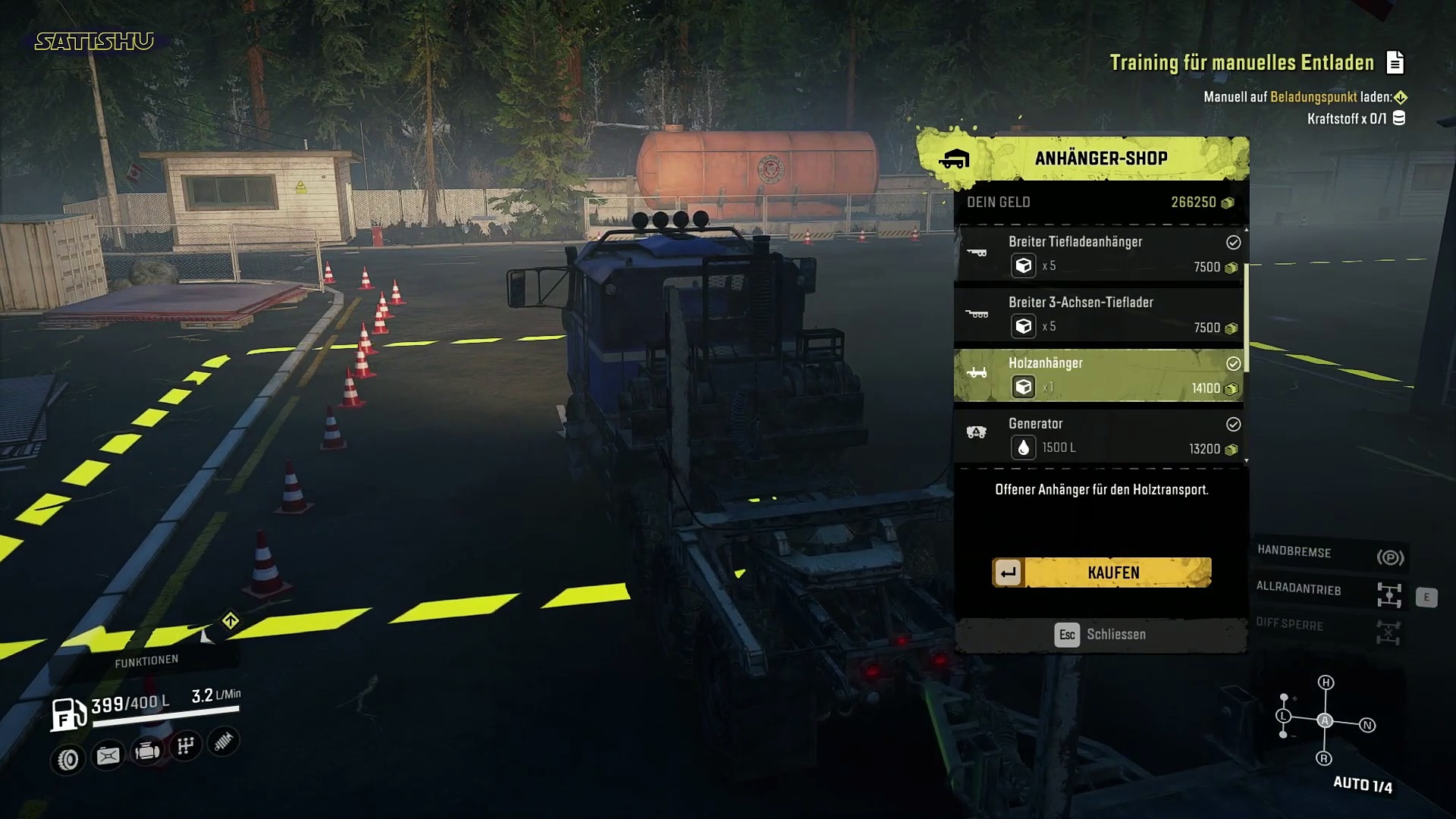Shift to the H high gear
1456x819 pixels.
(x=1326, y=682)
